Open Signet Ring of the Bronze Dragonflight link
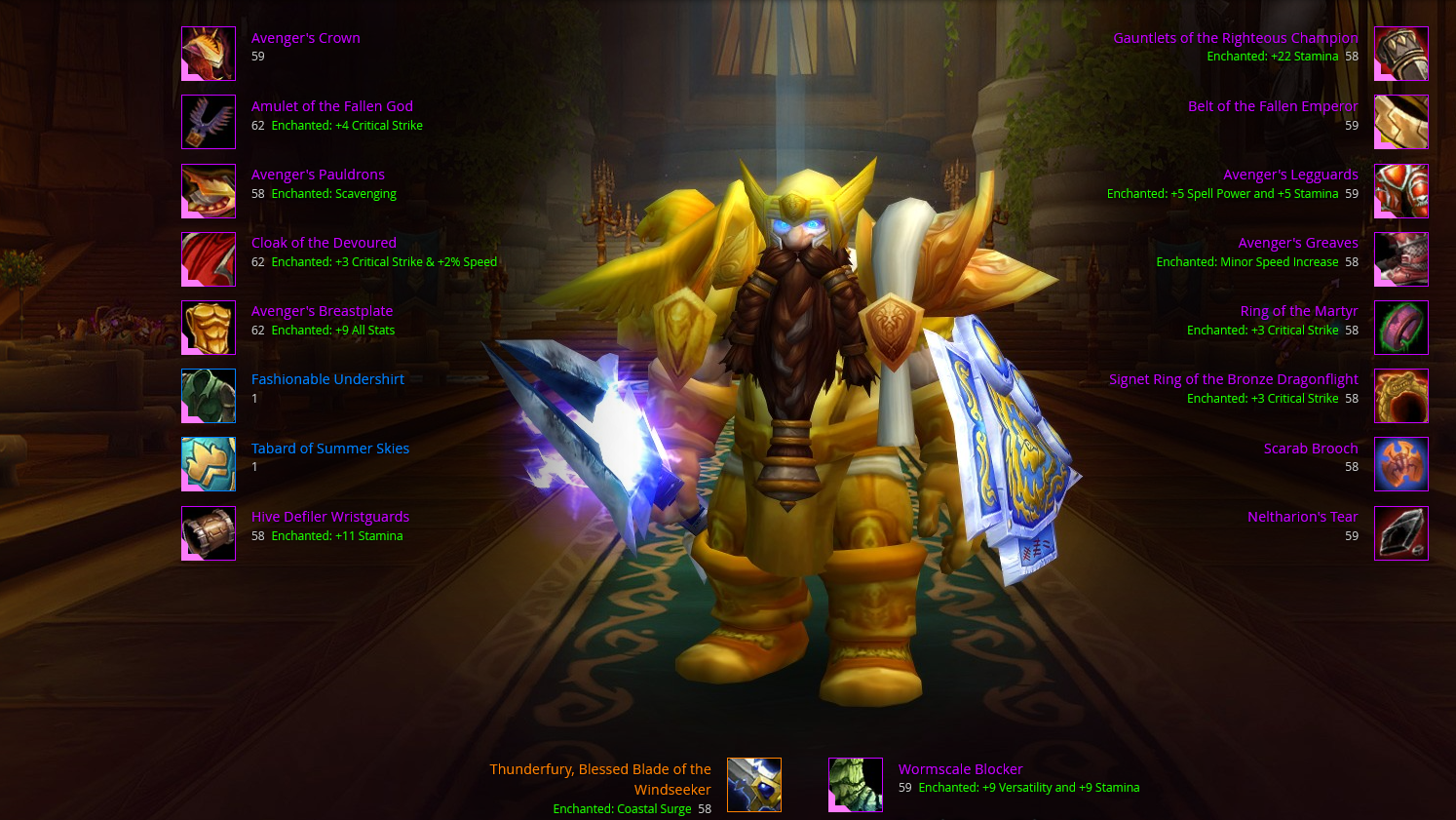Image resolution: width=1456 pixels, height=820 pixels. click(x=1233, y=379)
